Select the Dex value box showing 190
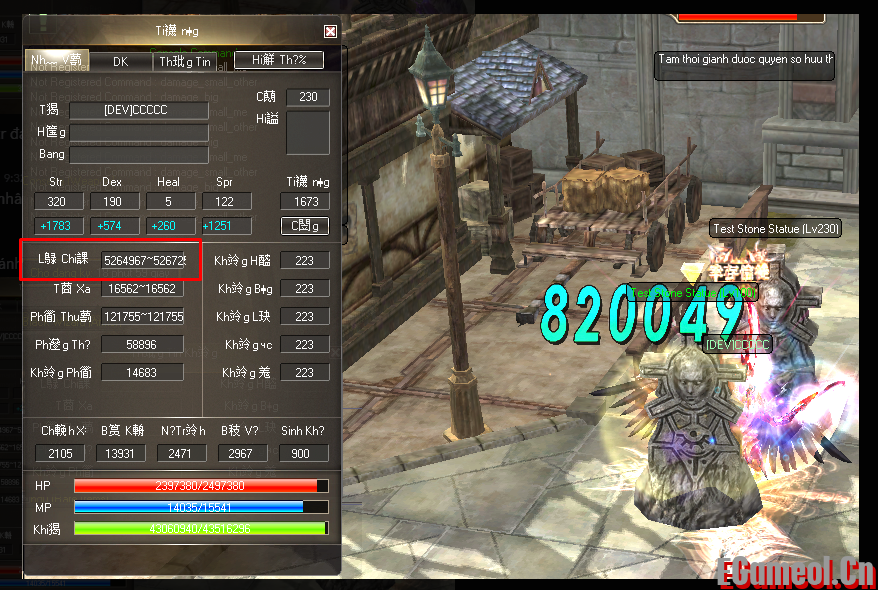Viewport: 878px width, 590px height. pyautogui.click(x=112, y=201)
